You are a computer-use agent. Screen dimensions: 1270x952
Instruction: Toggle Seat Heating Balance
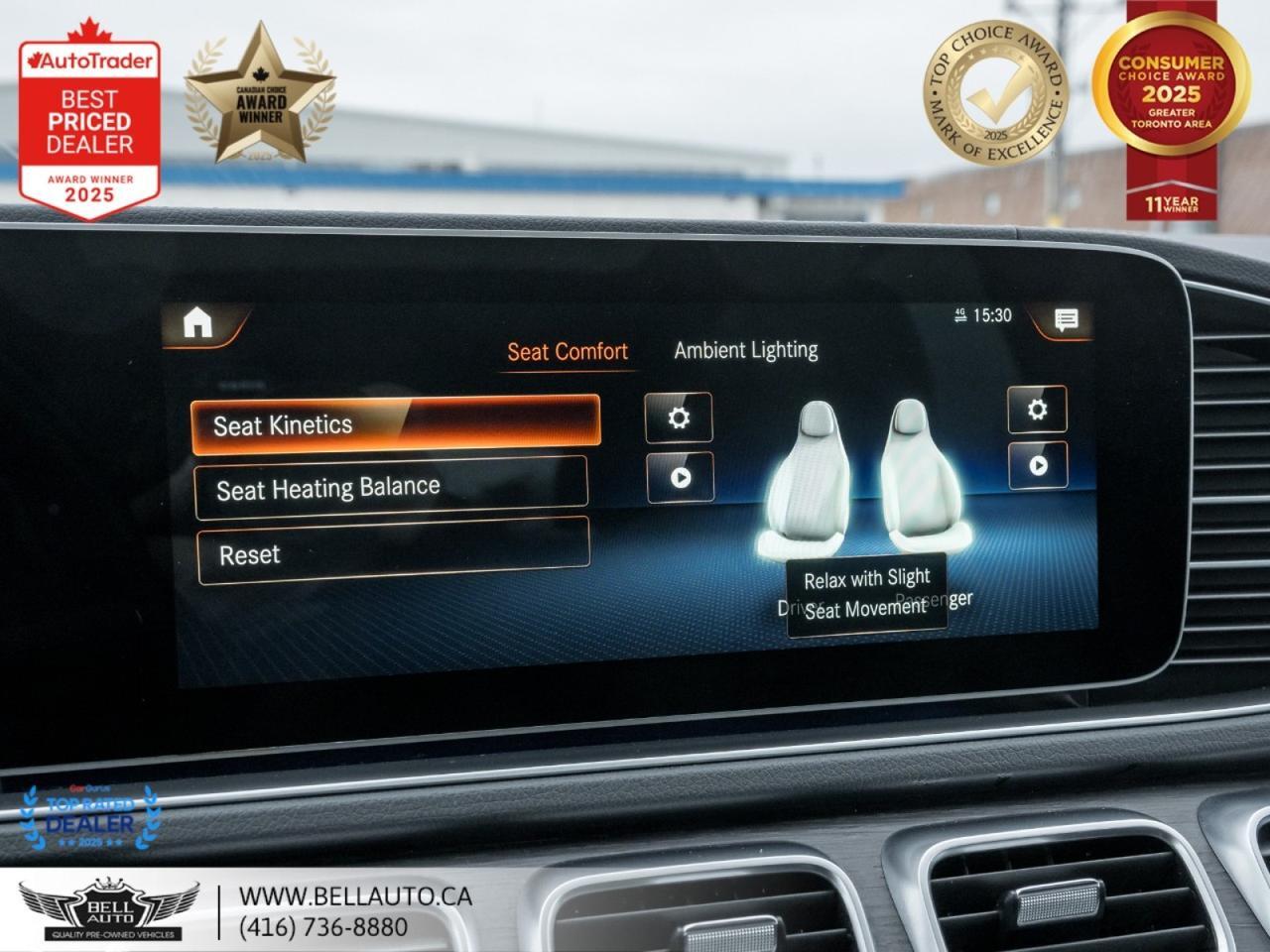click(x=395, y=486)
